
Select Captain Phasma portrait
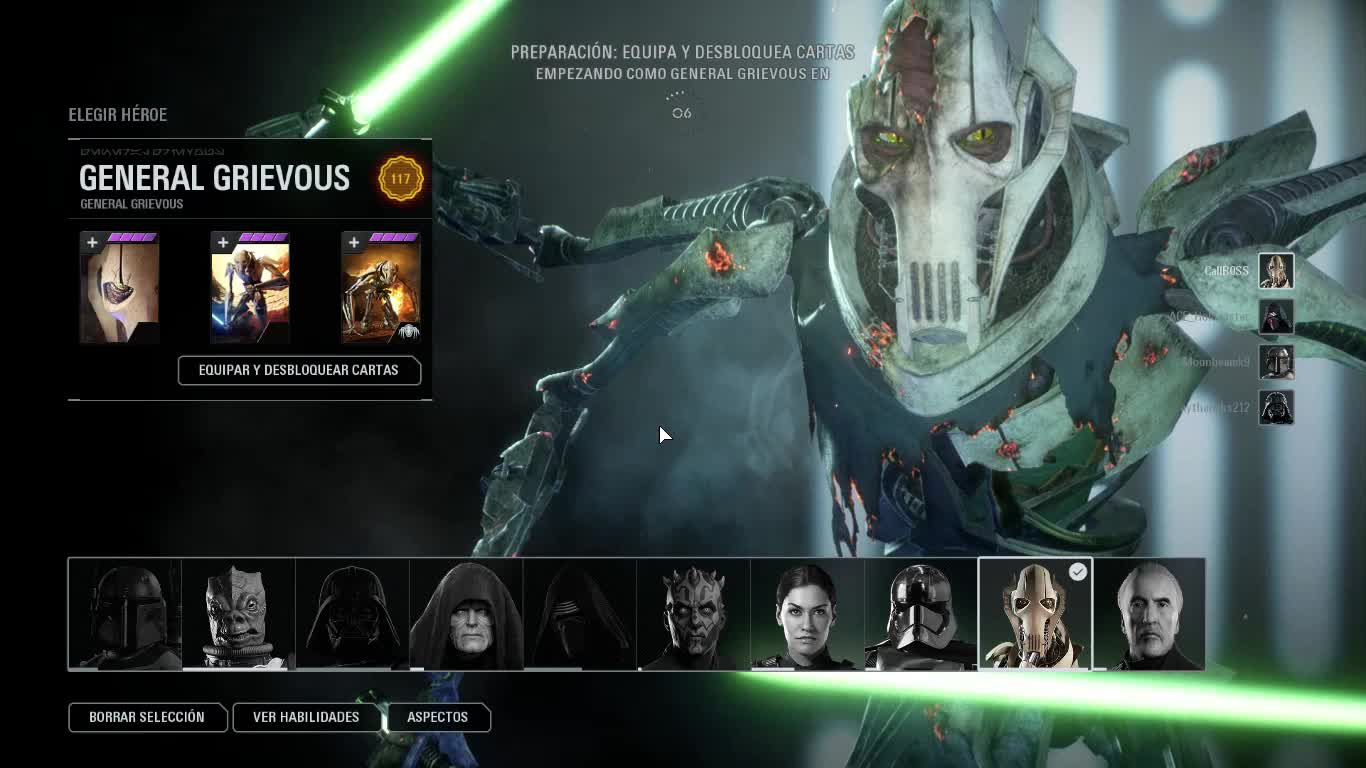coord(921,614)
